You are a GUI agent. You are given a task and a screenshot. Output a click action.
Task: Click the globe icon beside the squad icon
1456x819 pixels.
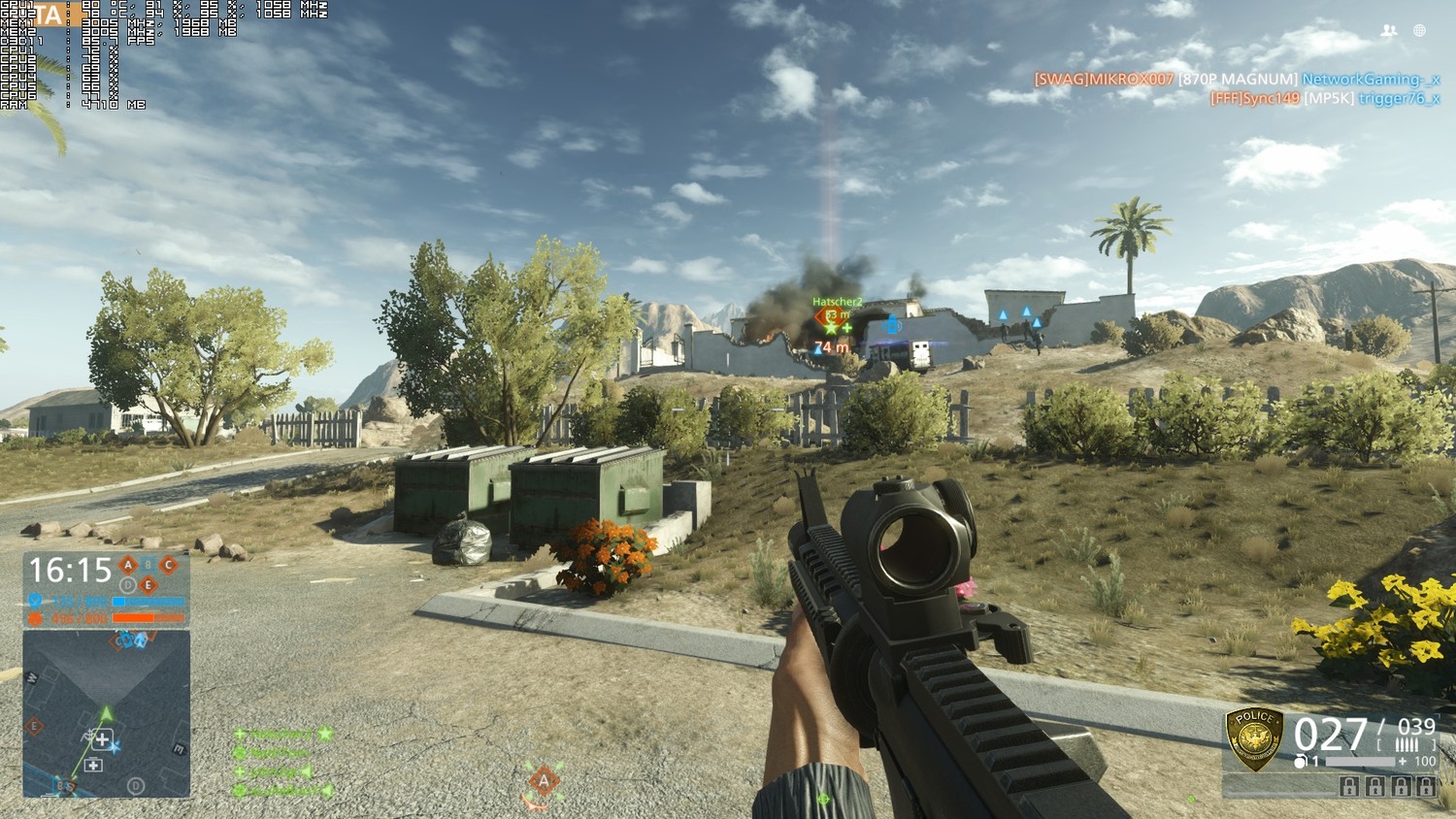tap(1419, 31)
